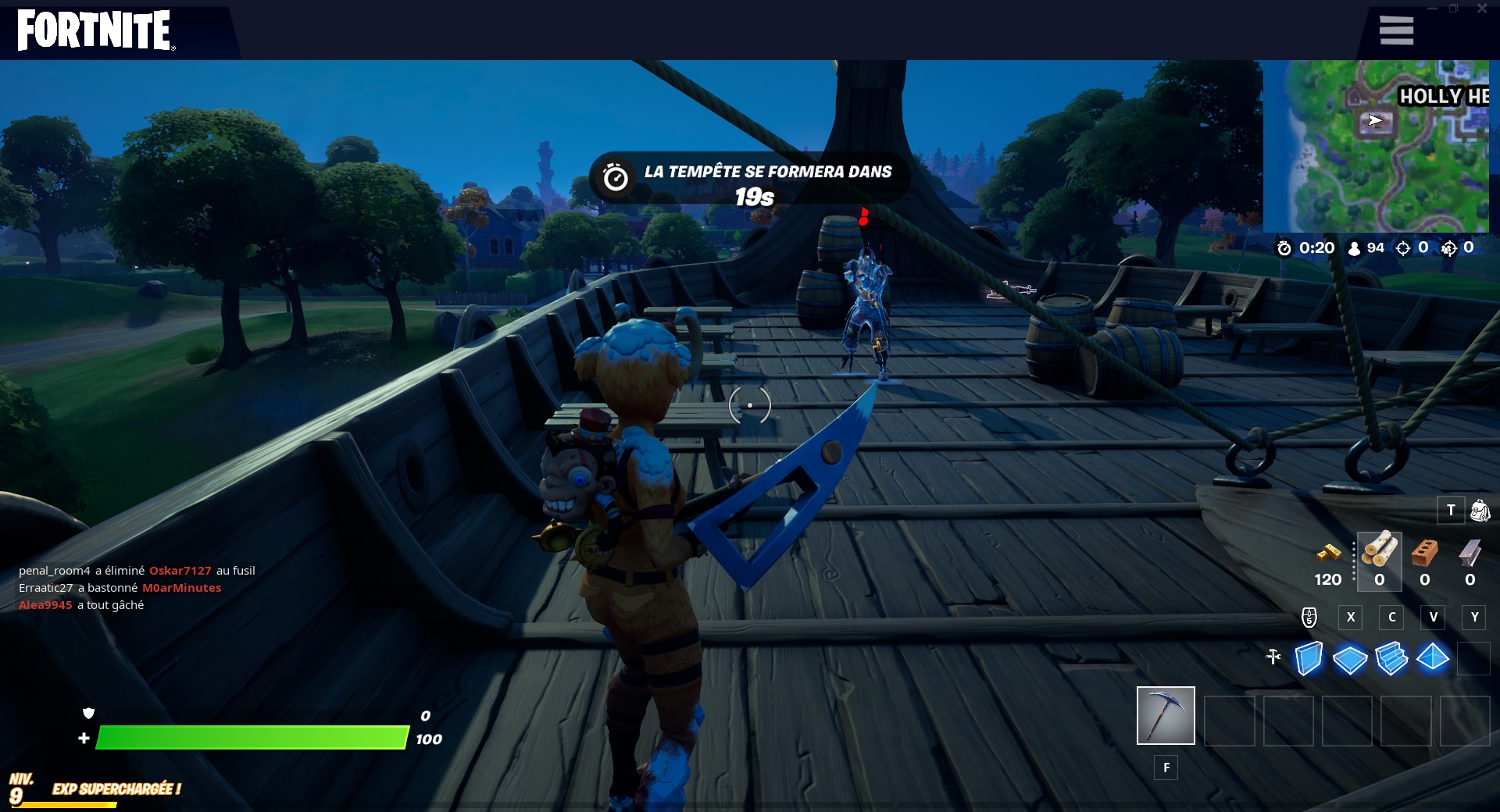Open the backpack inventory icon
The image size is (1500, 812).
pos(1481,510)
